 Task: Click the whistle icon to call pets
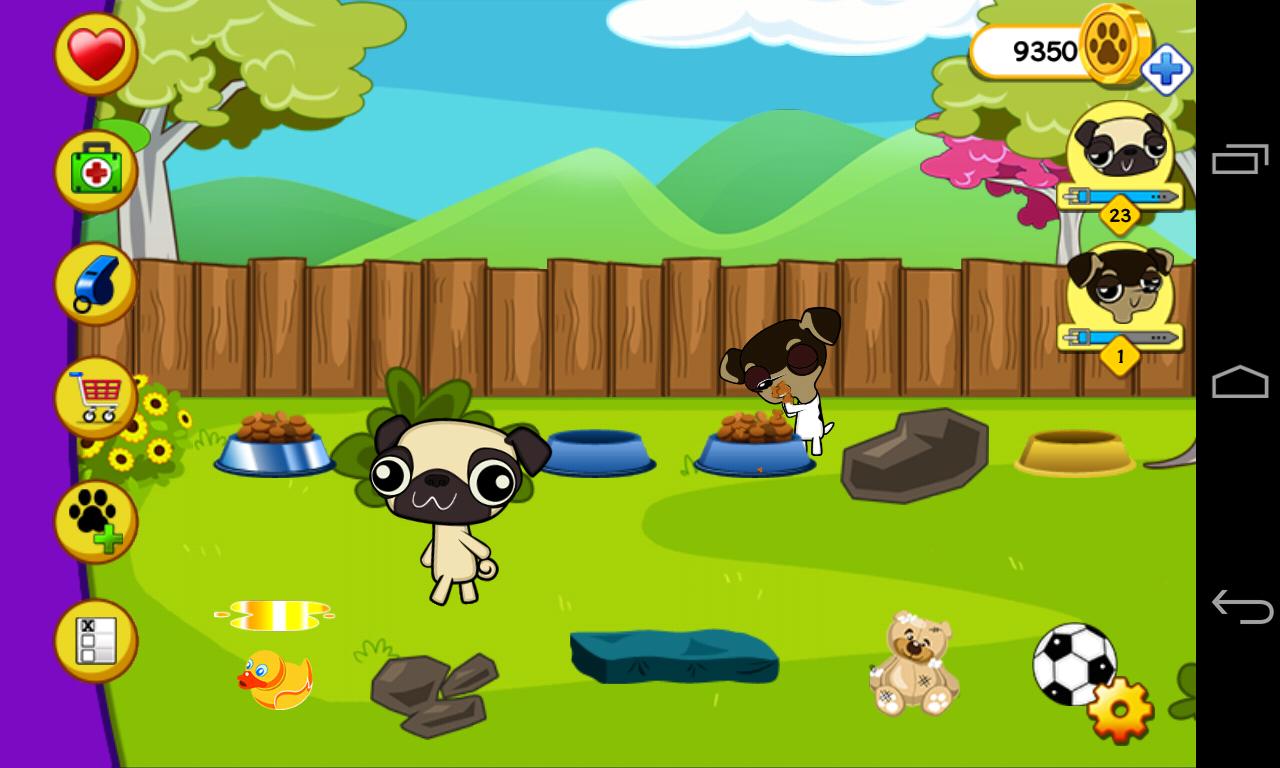pos(93,283)
